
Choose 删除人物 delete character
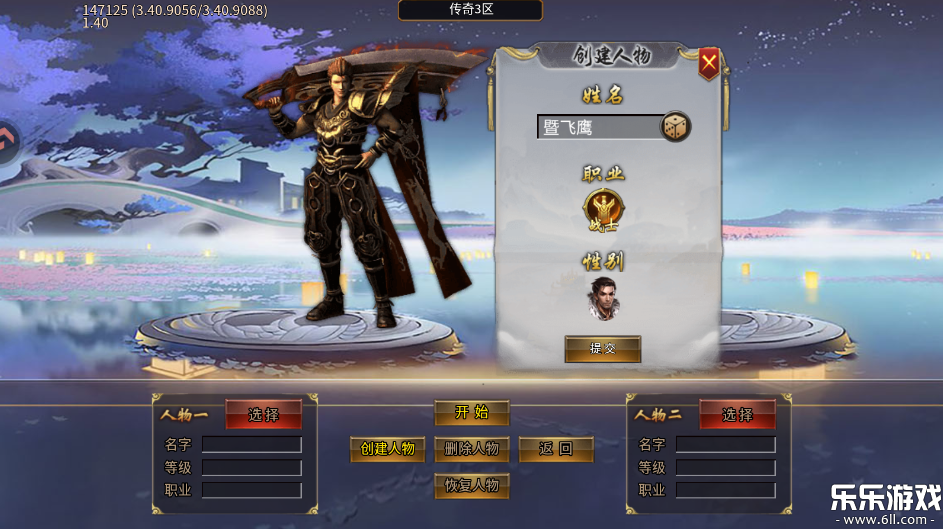click(471, 449)
